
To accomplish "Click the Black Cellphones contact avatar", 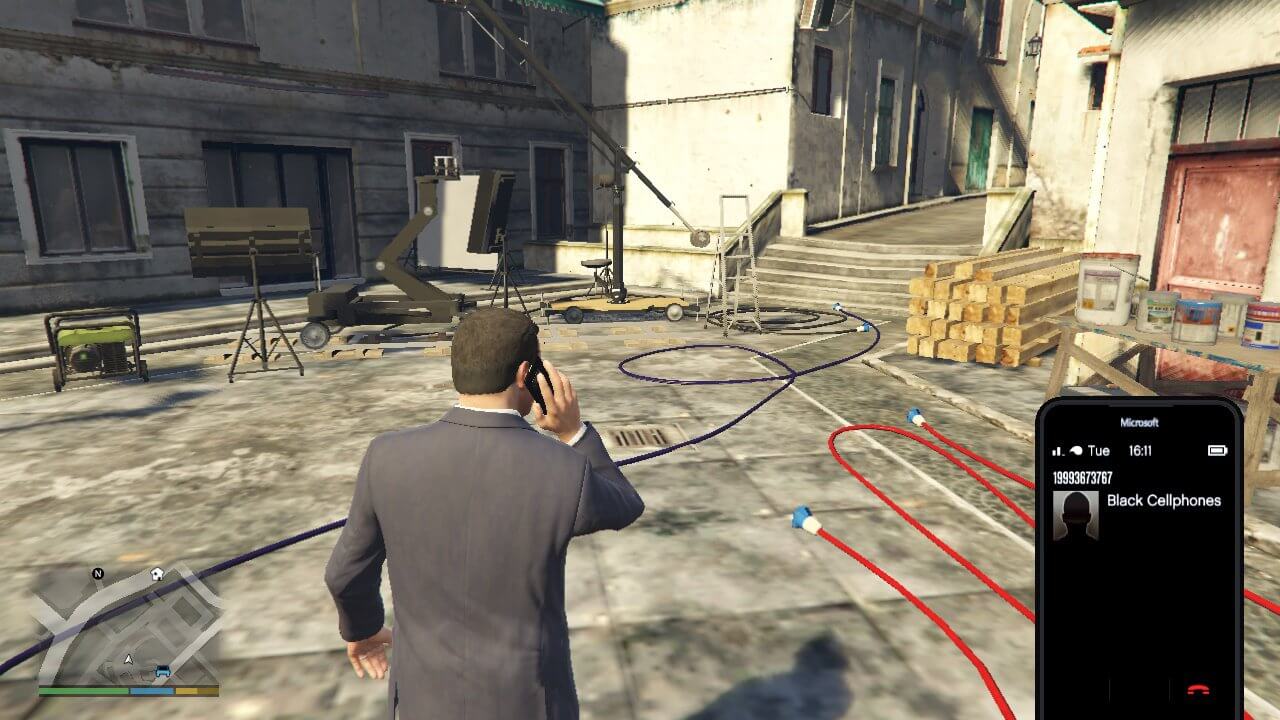I will coord(1077,515).
